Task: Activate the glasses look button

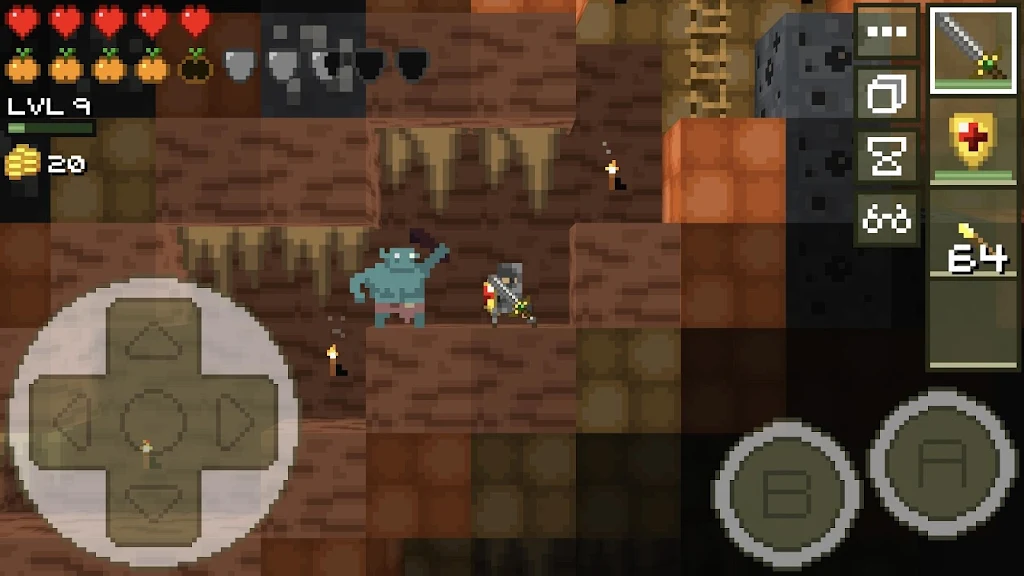Action: pyautogui.click(x=886, y=219)
